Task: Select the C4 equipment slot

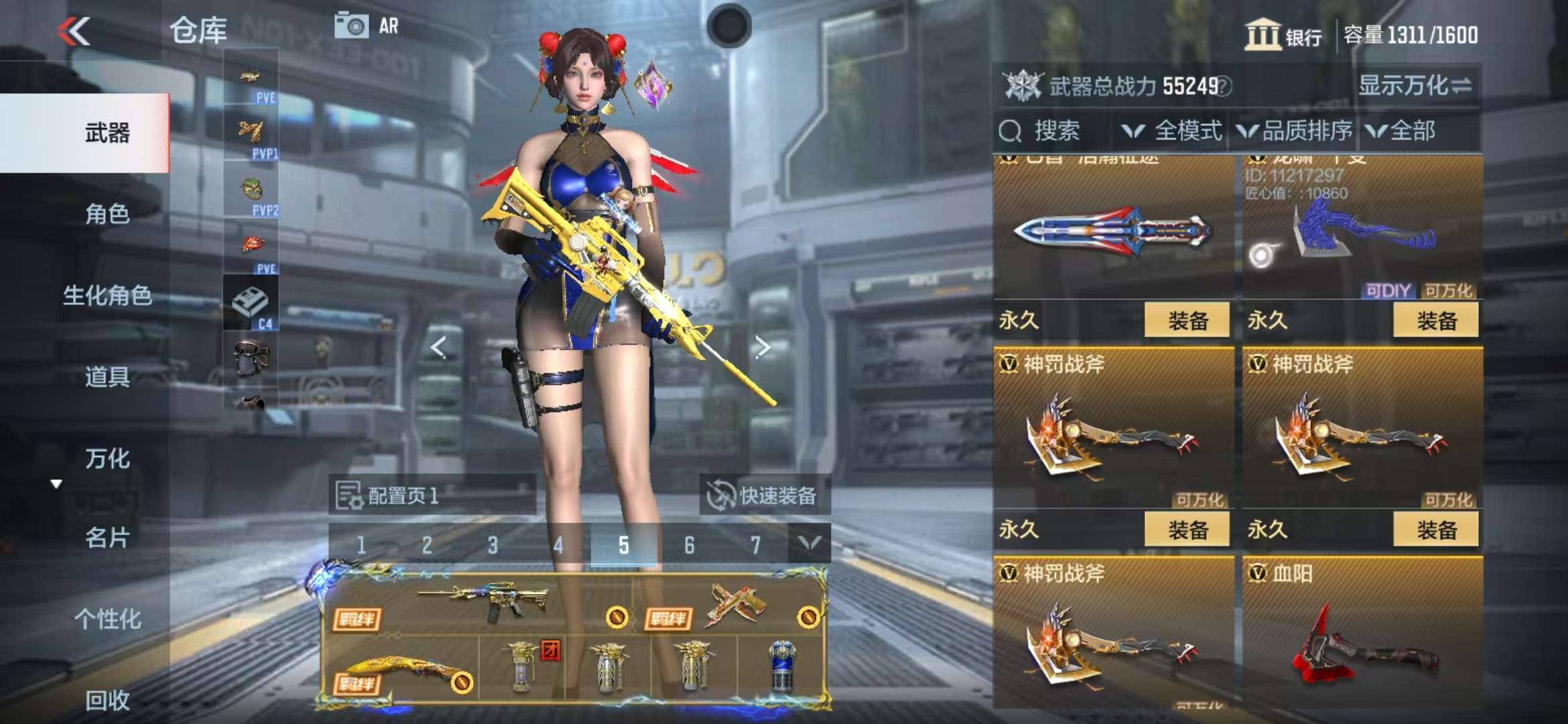Action: point(251,305)
